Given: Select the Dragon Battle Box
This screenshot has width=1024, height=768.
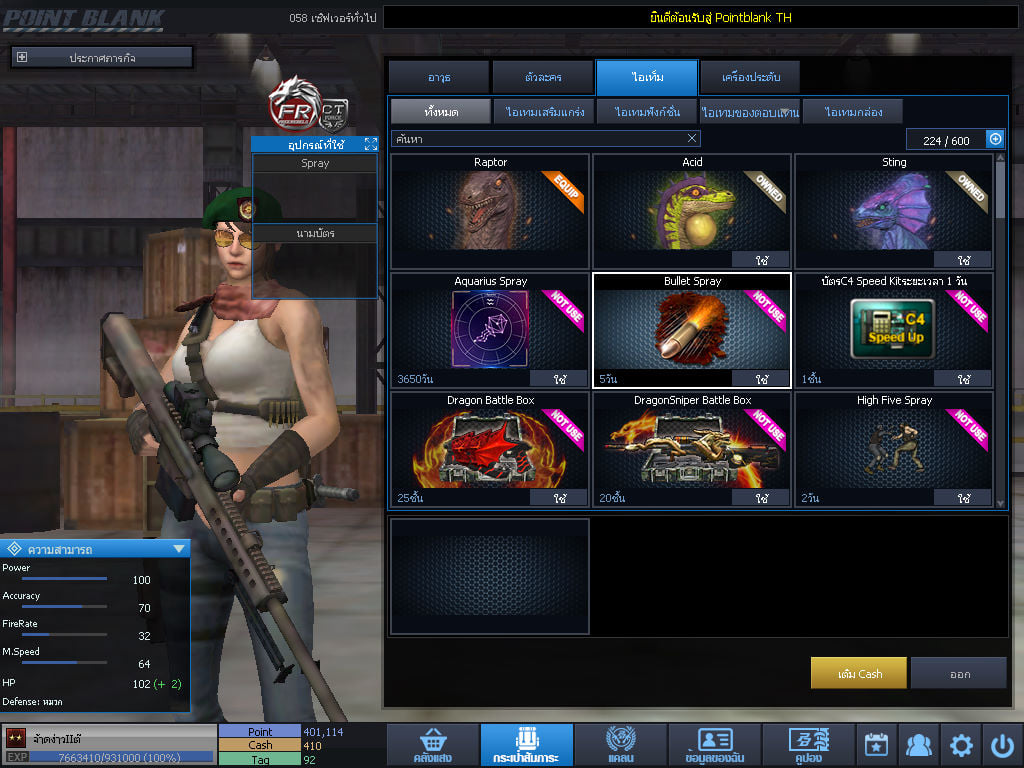Looking at the screenshot, I should click(x=490, y=448).
